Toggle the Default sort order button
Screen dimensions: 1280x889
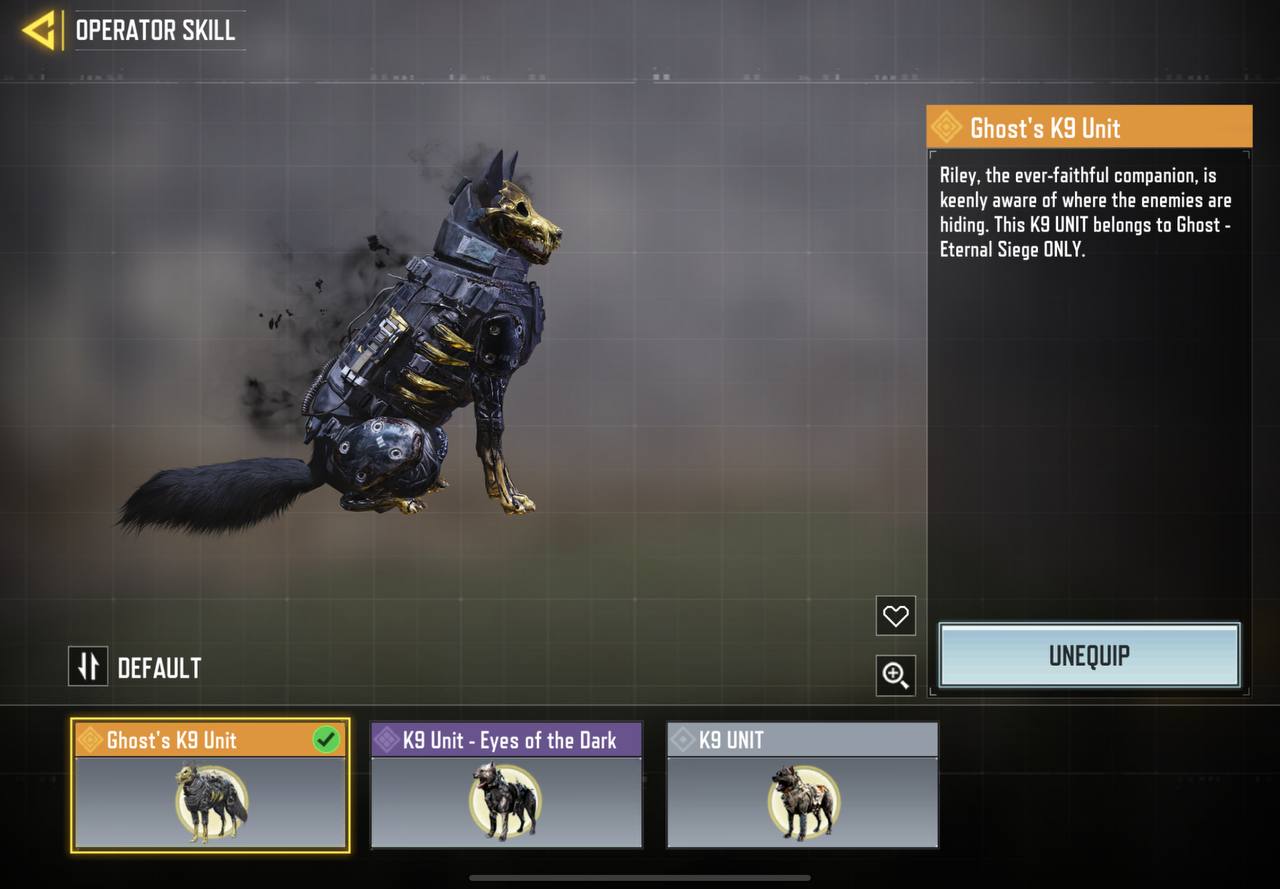(88, 667)
